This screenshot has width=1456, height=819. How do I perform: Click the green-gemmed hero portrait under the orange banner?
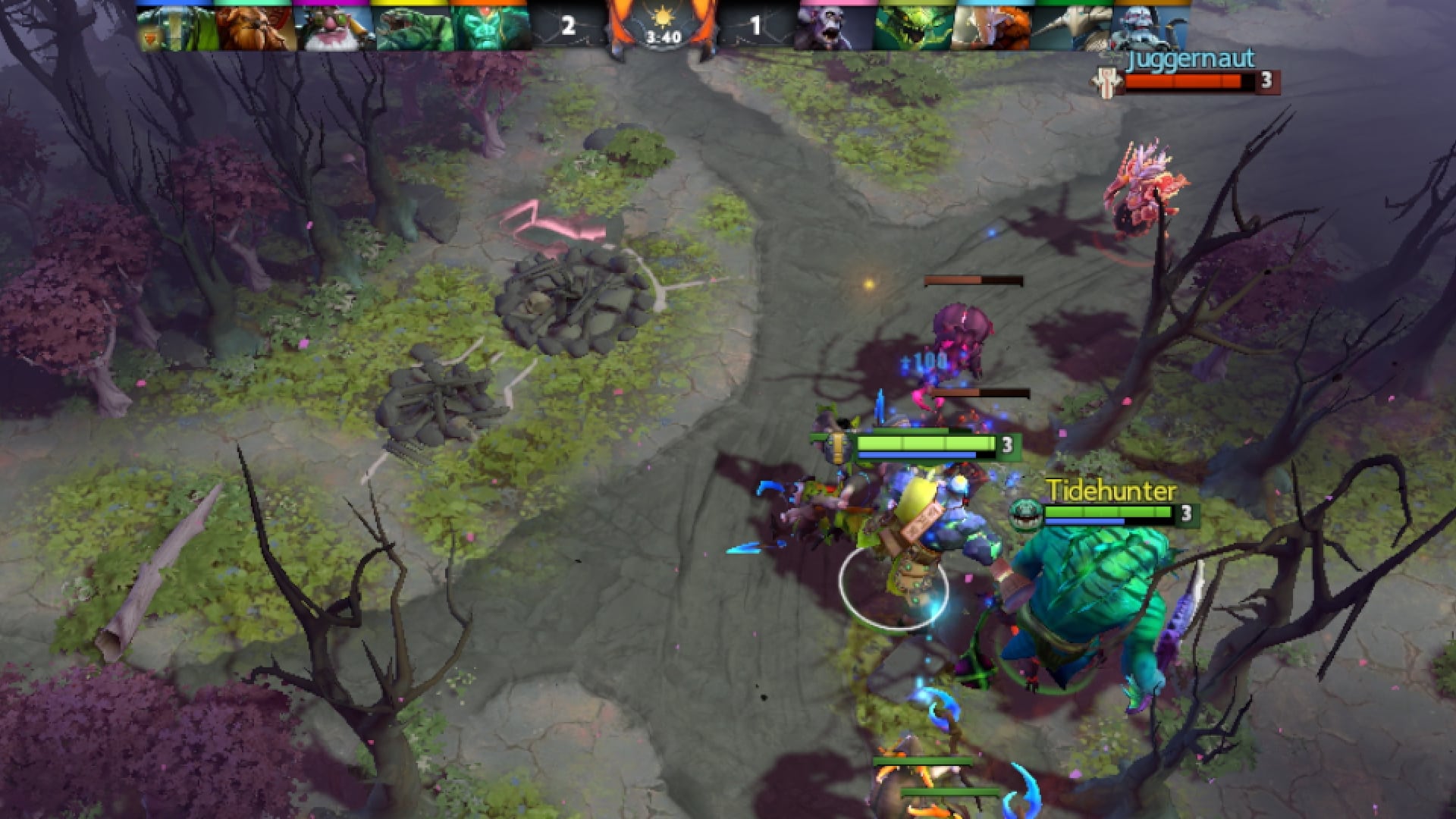(x=485, y=27)
